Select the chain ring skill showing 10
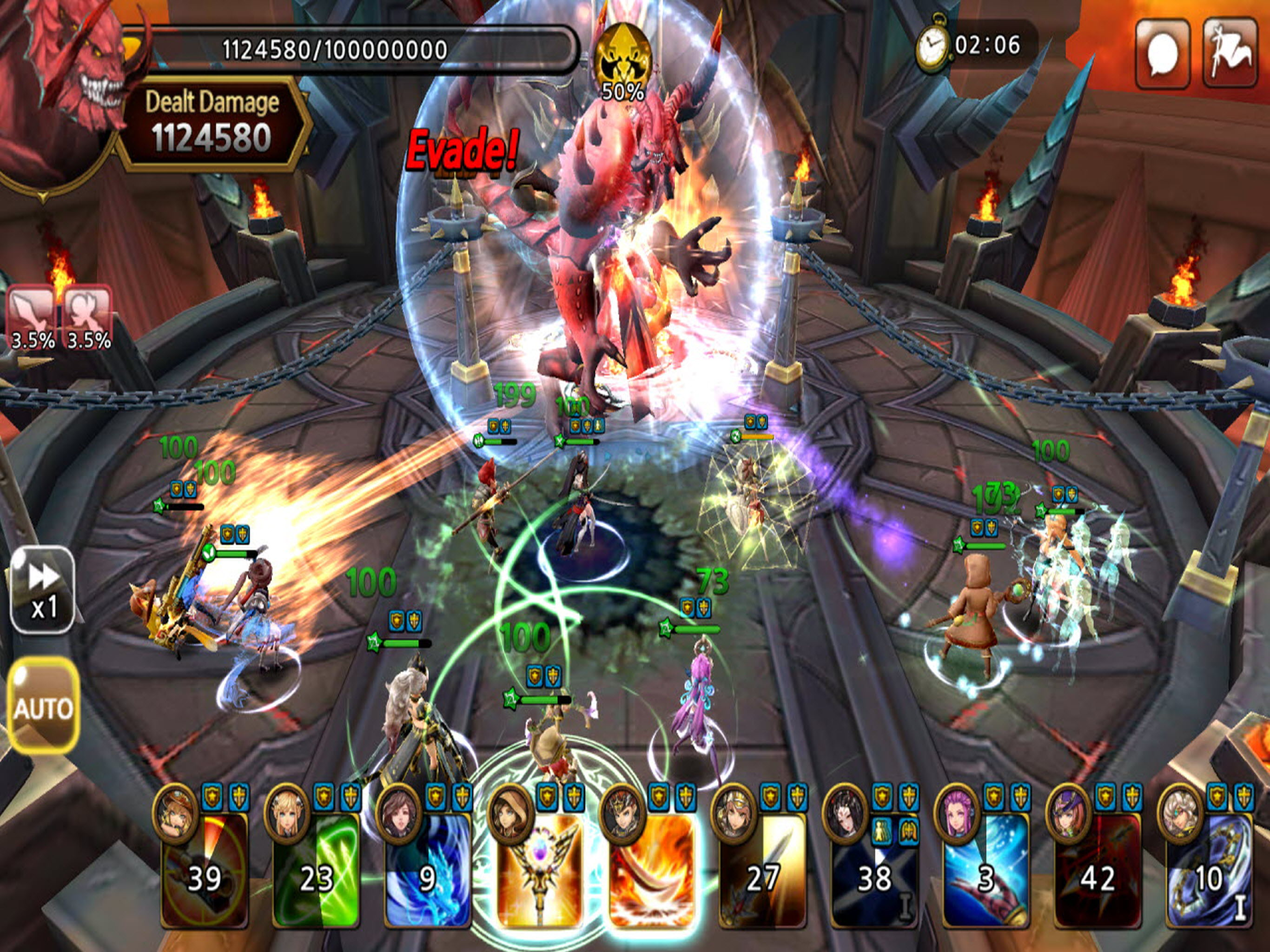The height and width of the screenshot is (952, 1270). (1208, 870)
